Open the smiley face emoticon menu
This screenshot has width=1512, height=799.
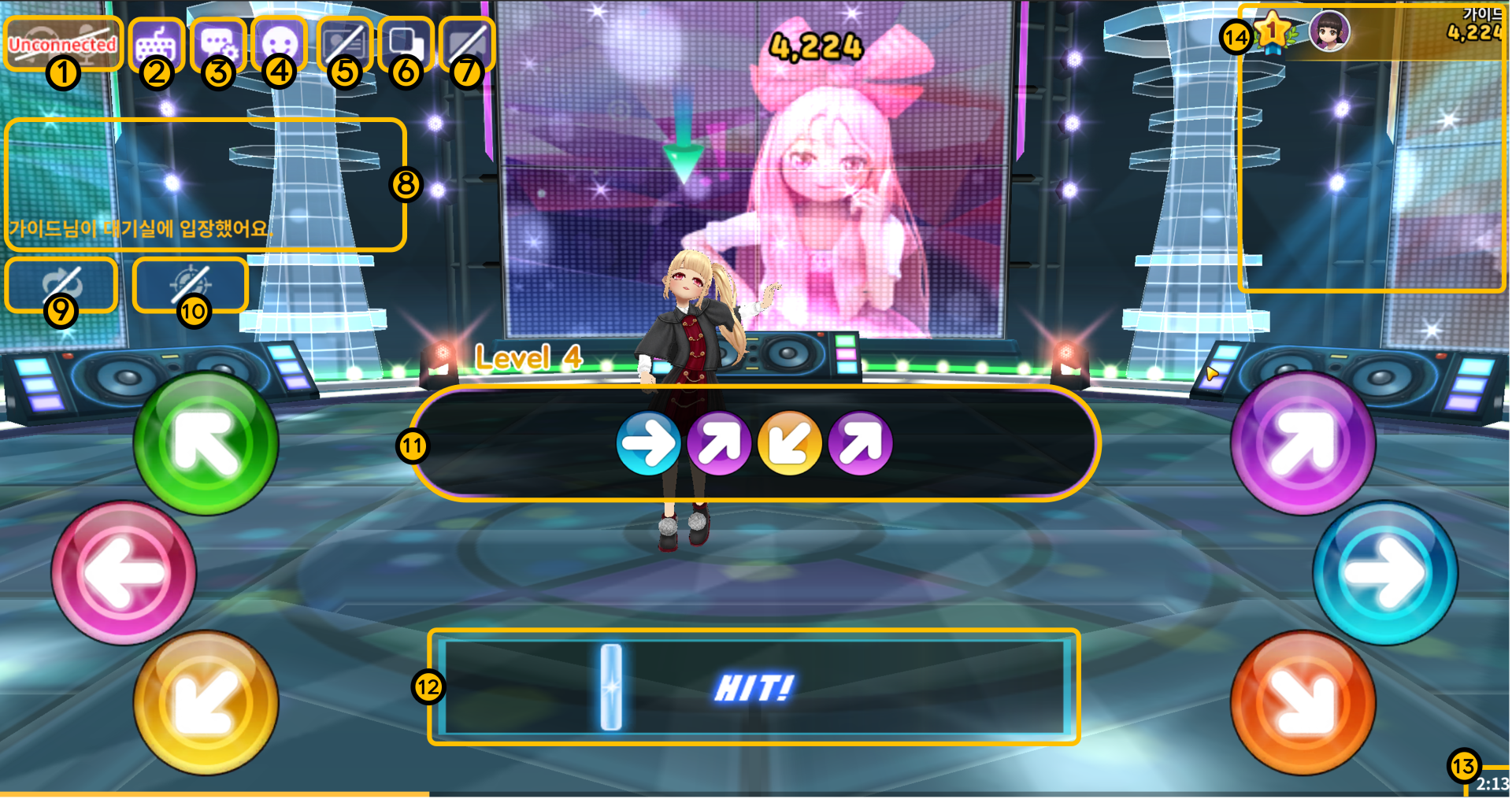click(x=280, y=43)
